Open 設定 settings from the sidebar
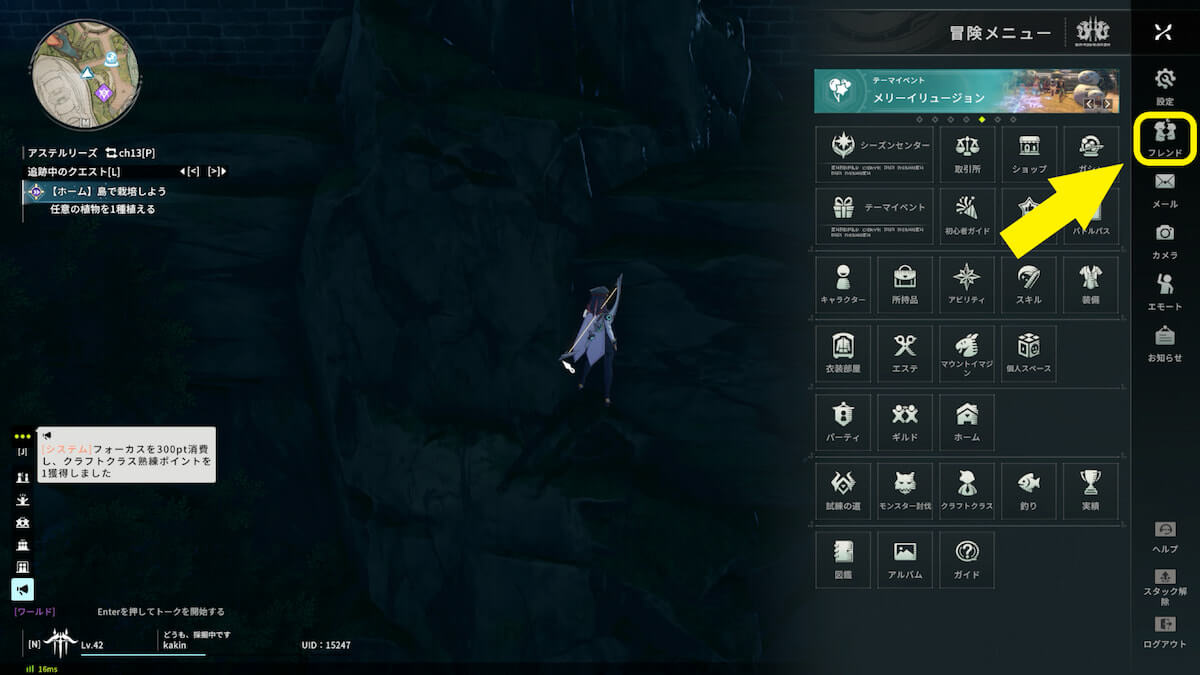 tap(1165, 86)
